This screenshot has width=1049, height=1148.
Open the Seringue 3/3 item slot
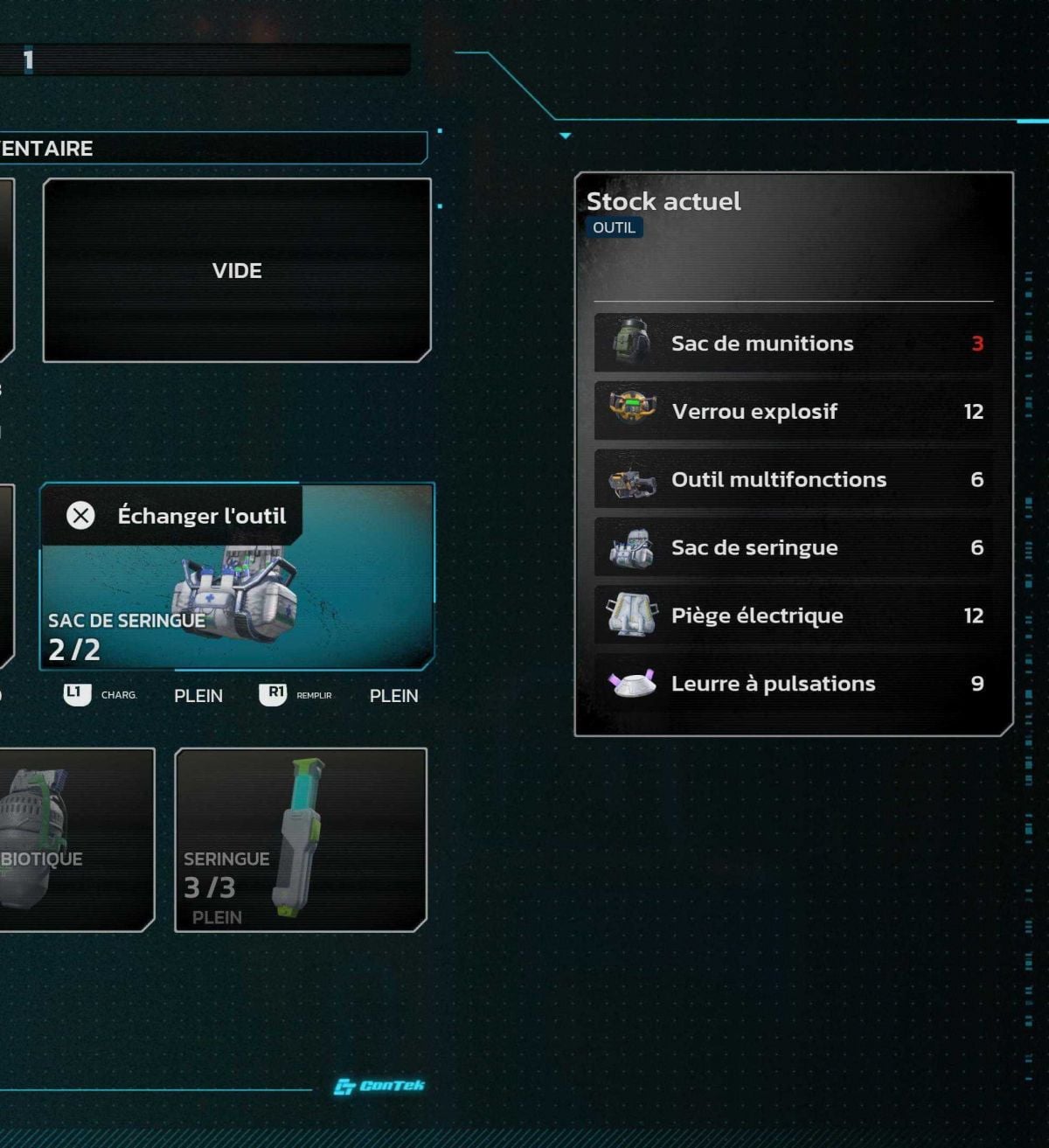coord(301,839)
